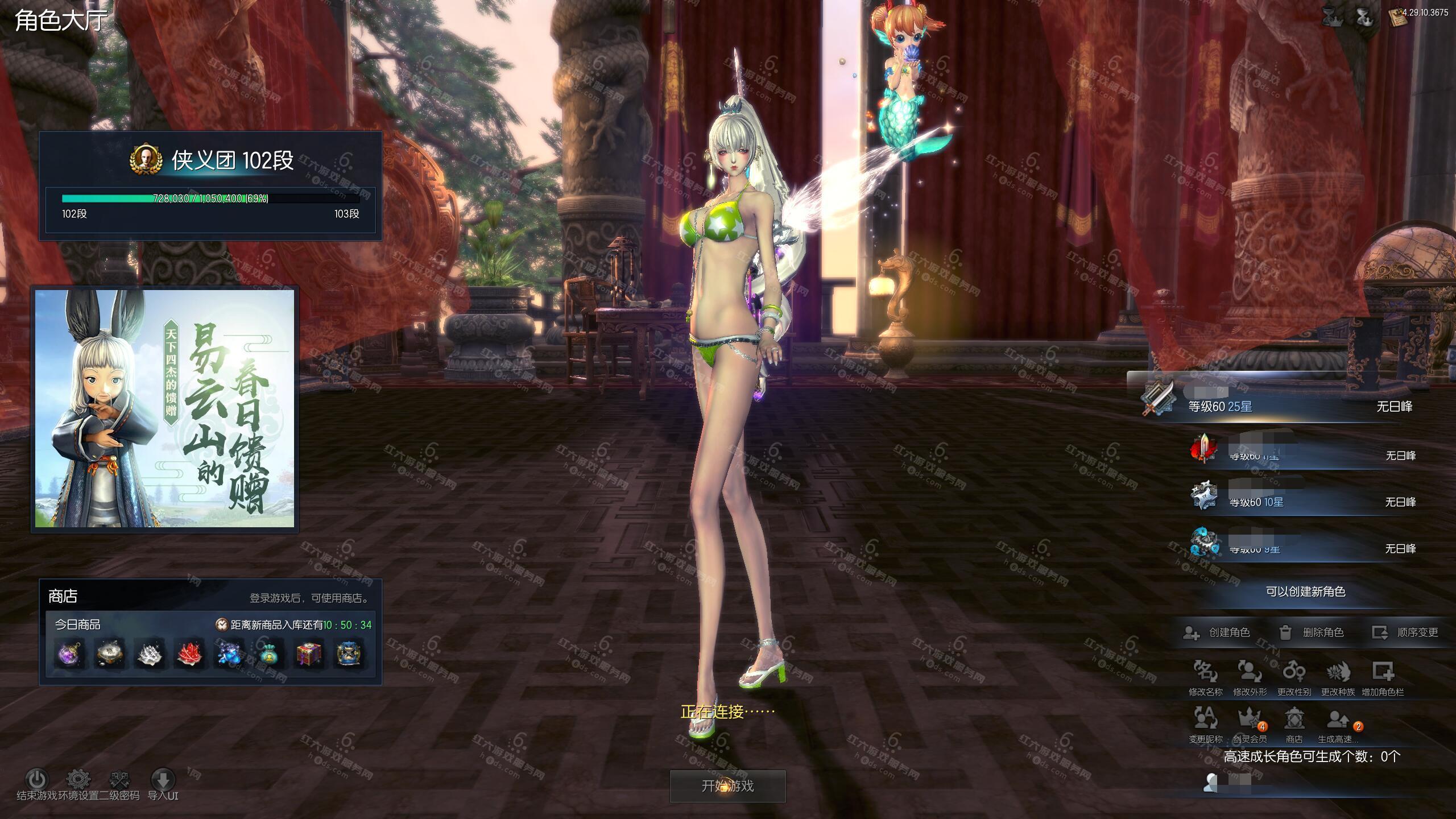
Task: Open 剑灵会员 membership with crown icon
Action: pyautogui.click(x=1250, y=723)
